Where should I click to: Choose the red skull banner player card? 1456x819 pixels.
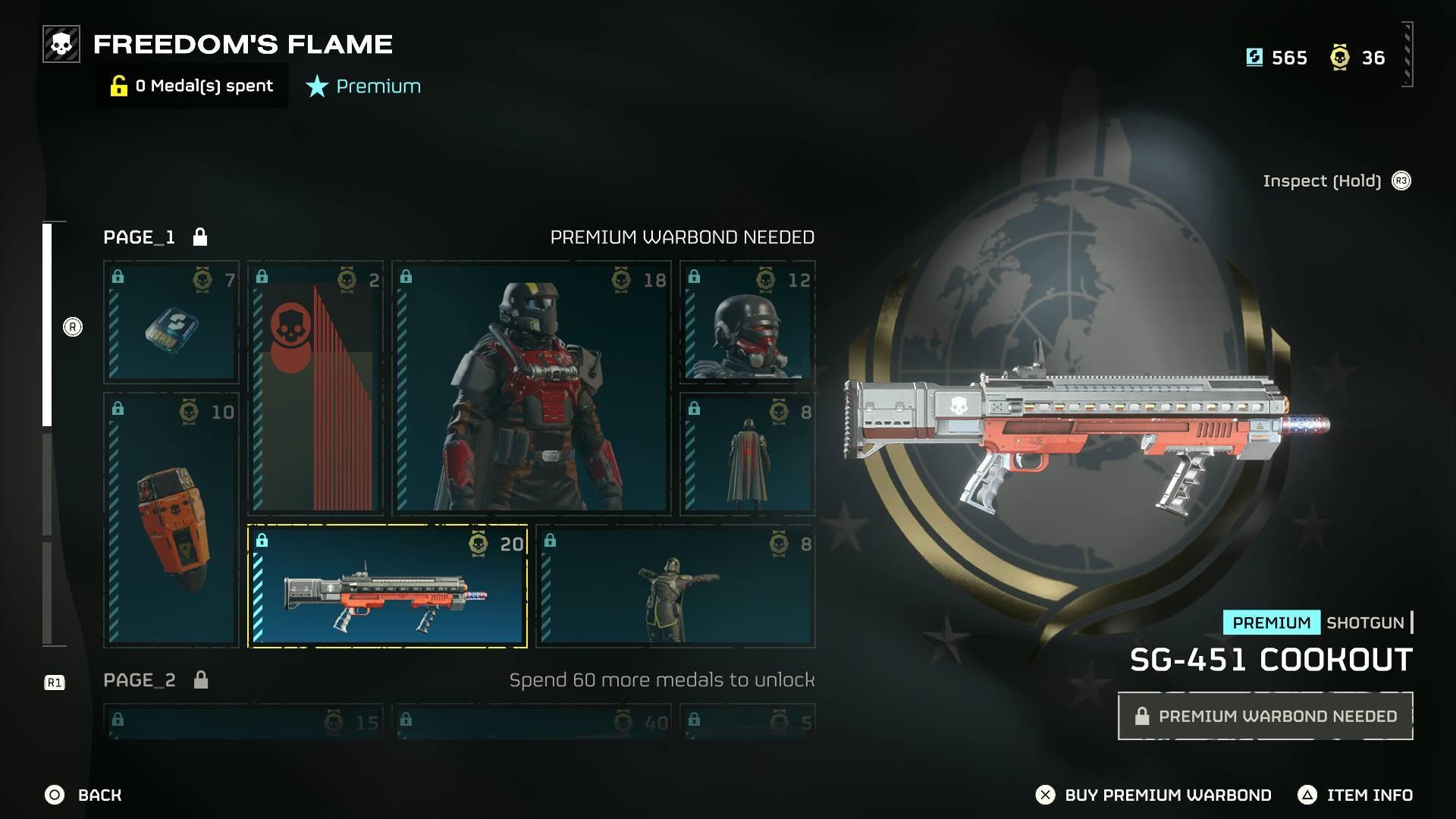315,388
